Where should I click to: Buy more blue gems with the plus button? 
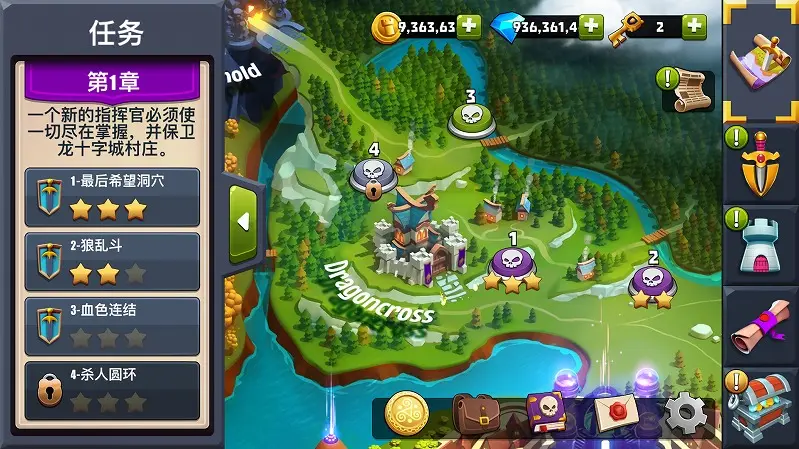pyautogui.click(x=591, y=26)
